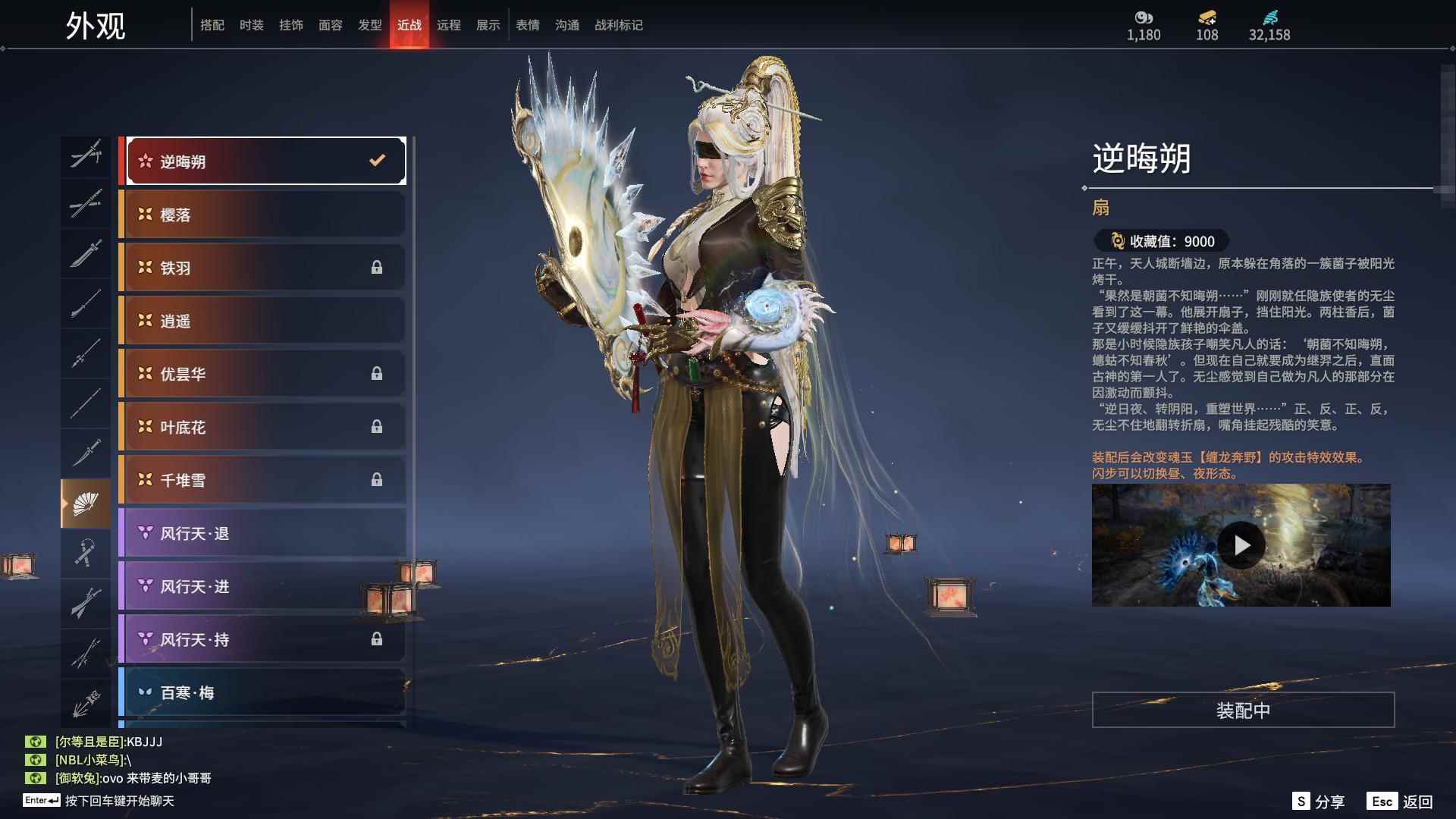Open the 挂饰 tab
This screenshot has height=819, width=1456.
coord(290,25)
